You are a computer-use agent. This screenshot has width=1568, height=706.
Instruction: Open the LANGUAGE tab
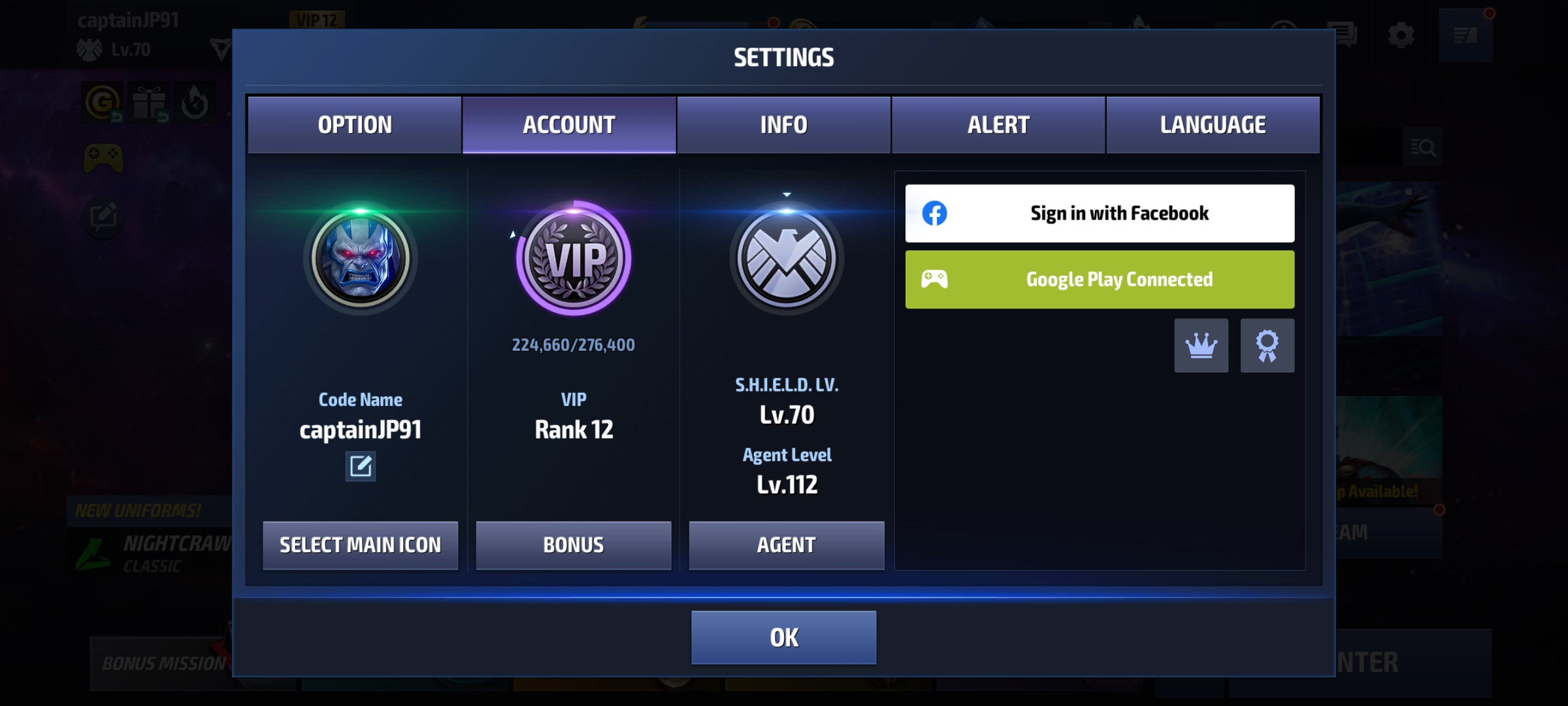coord(1213,124)
